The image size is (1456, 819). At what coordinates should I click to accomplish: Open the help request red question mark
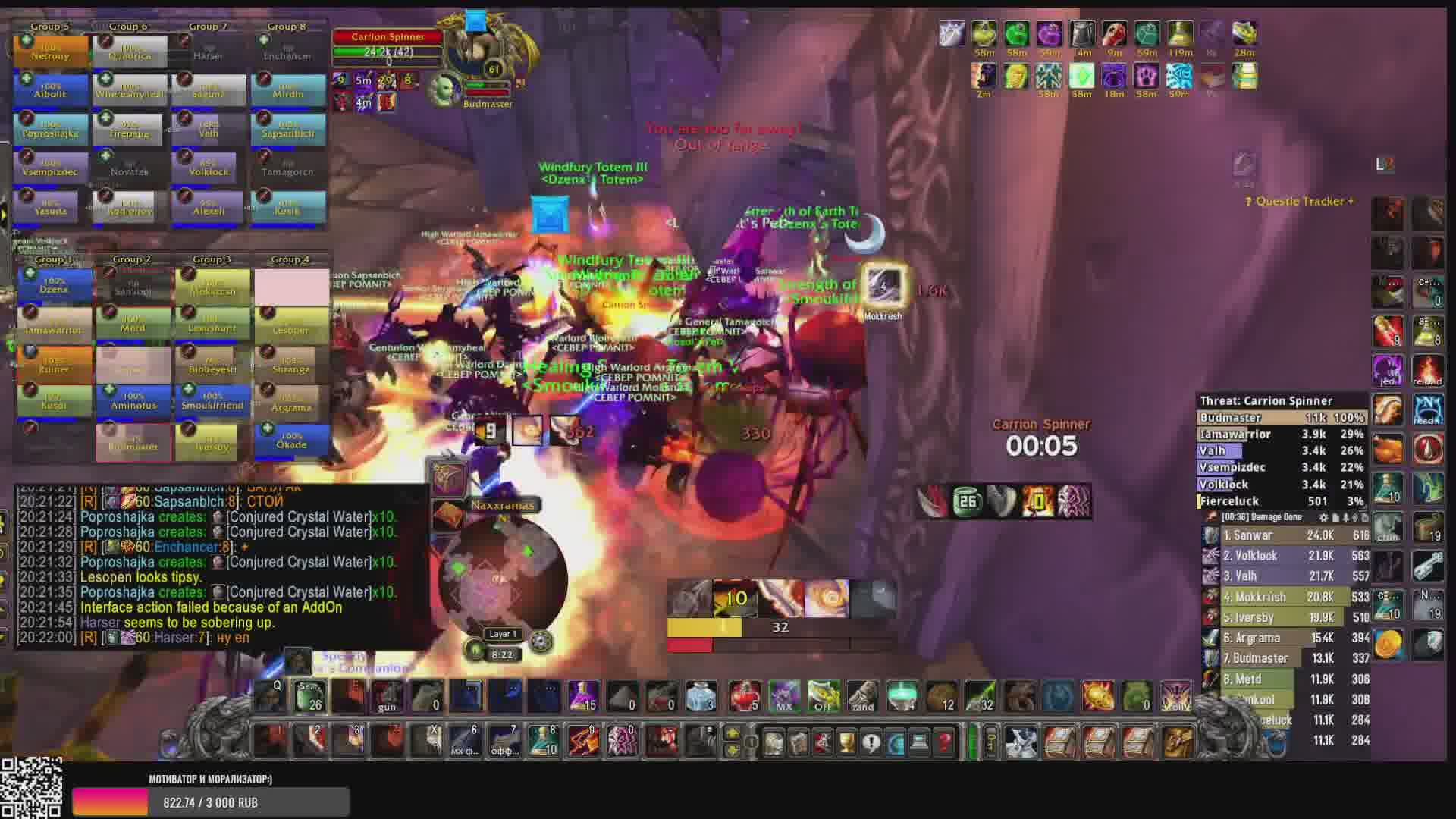944,742
